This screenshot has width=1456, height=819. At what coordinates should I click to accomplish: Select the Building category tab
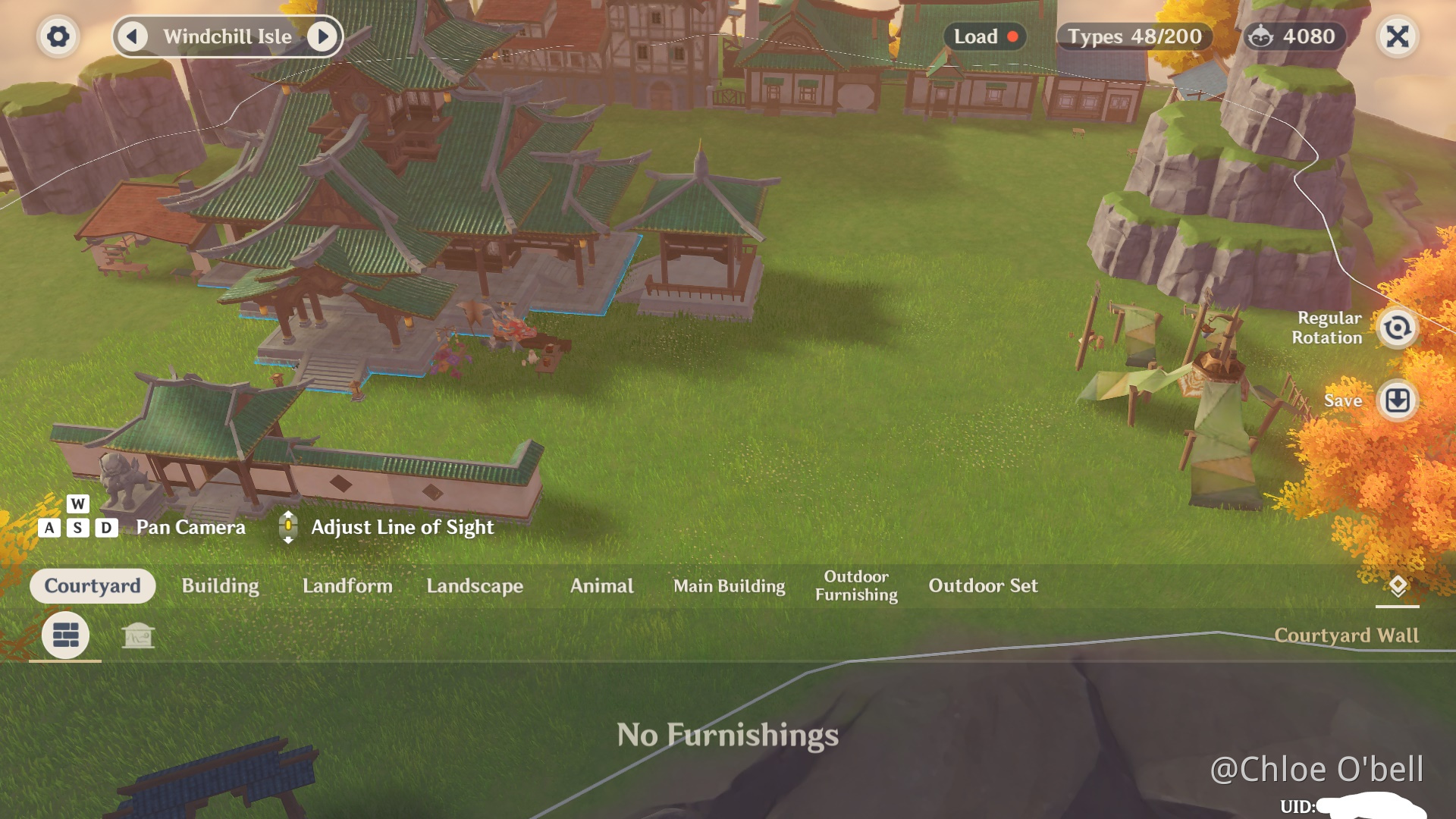[x=219, y=585]
